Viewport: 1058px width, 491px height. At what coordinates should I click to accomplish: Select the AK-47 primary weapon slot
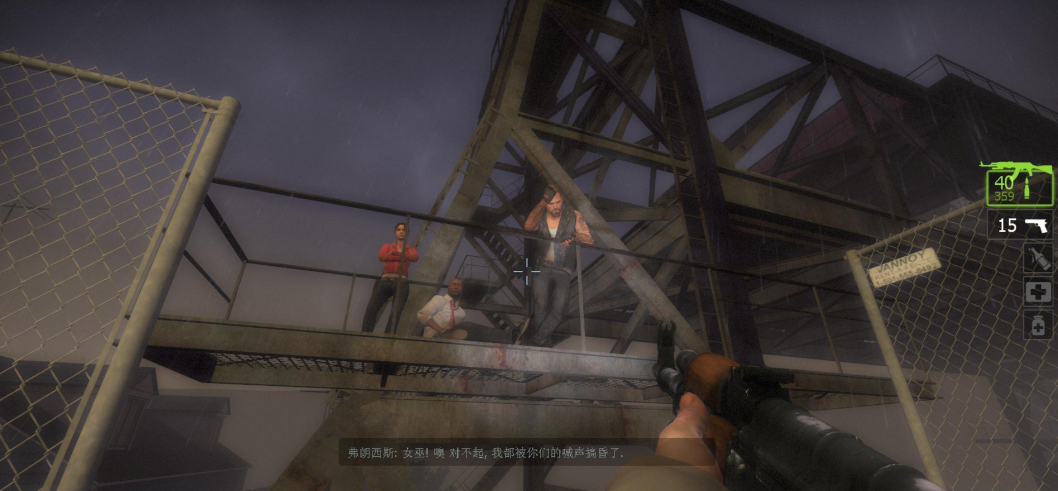point(1018,185)
